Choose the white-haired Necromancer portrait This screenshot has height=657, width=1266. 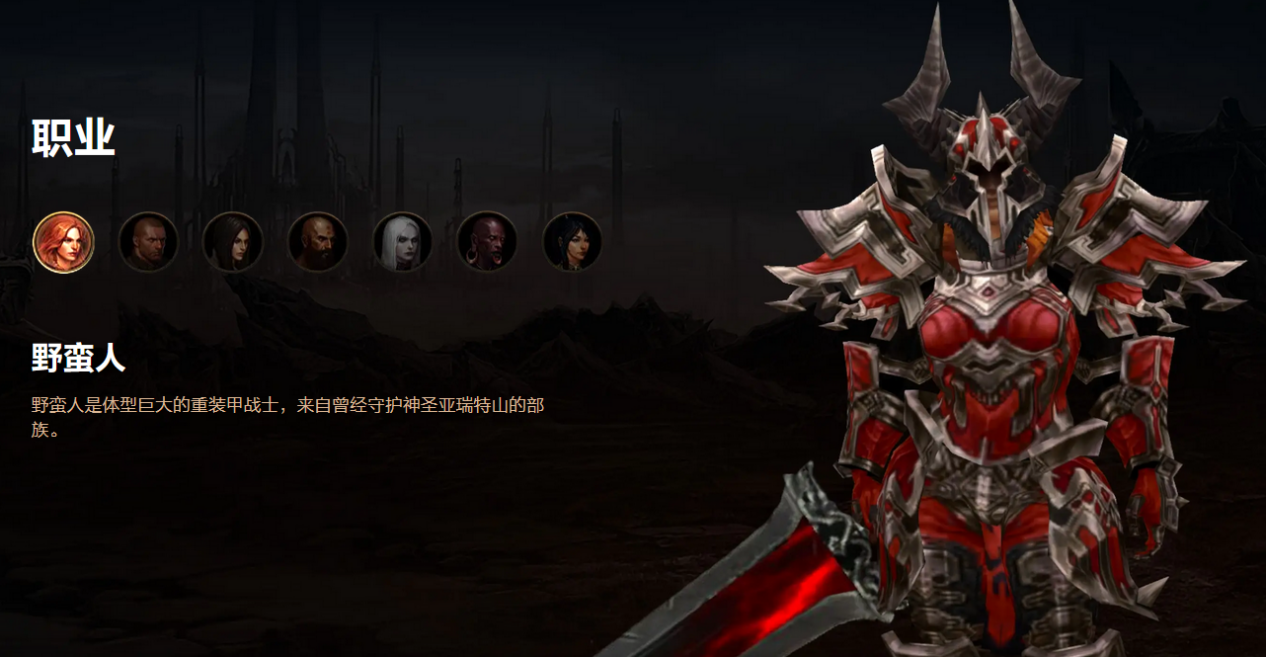click(x=403, y=242)
